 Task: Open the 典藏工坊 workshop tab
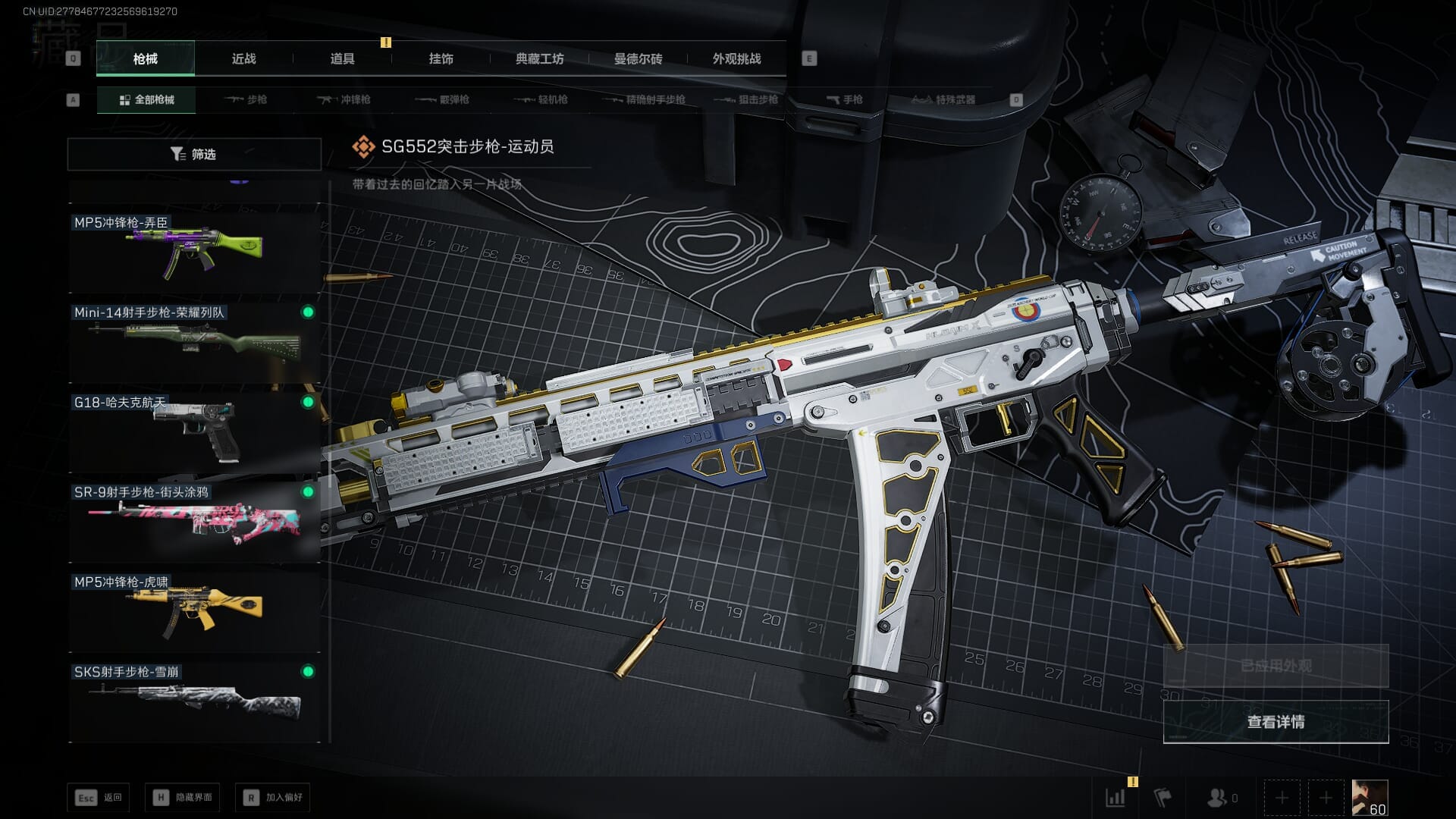539,59
